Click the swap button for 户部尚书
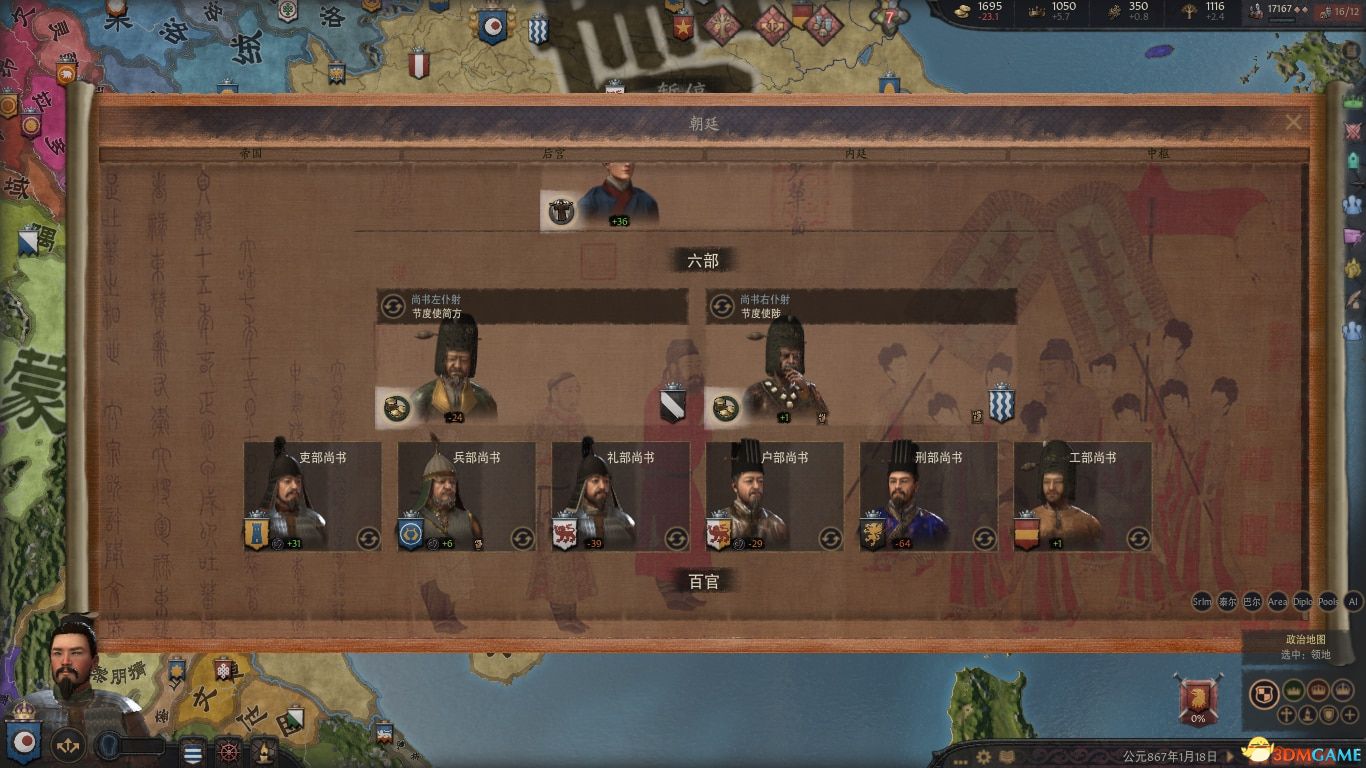This screenshot has width=1366, height=768. click(830, 538)
